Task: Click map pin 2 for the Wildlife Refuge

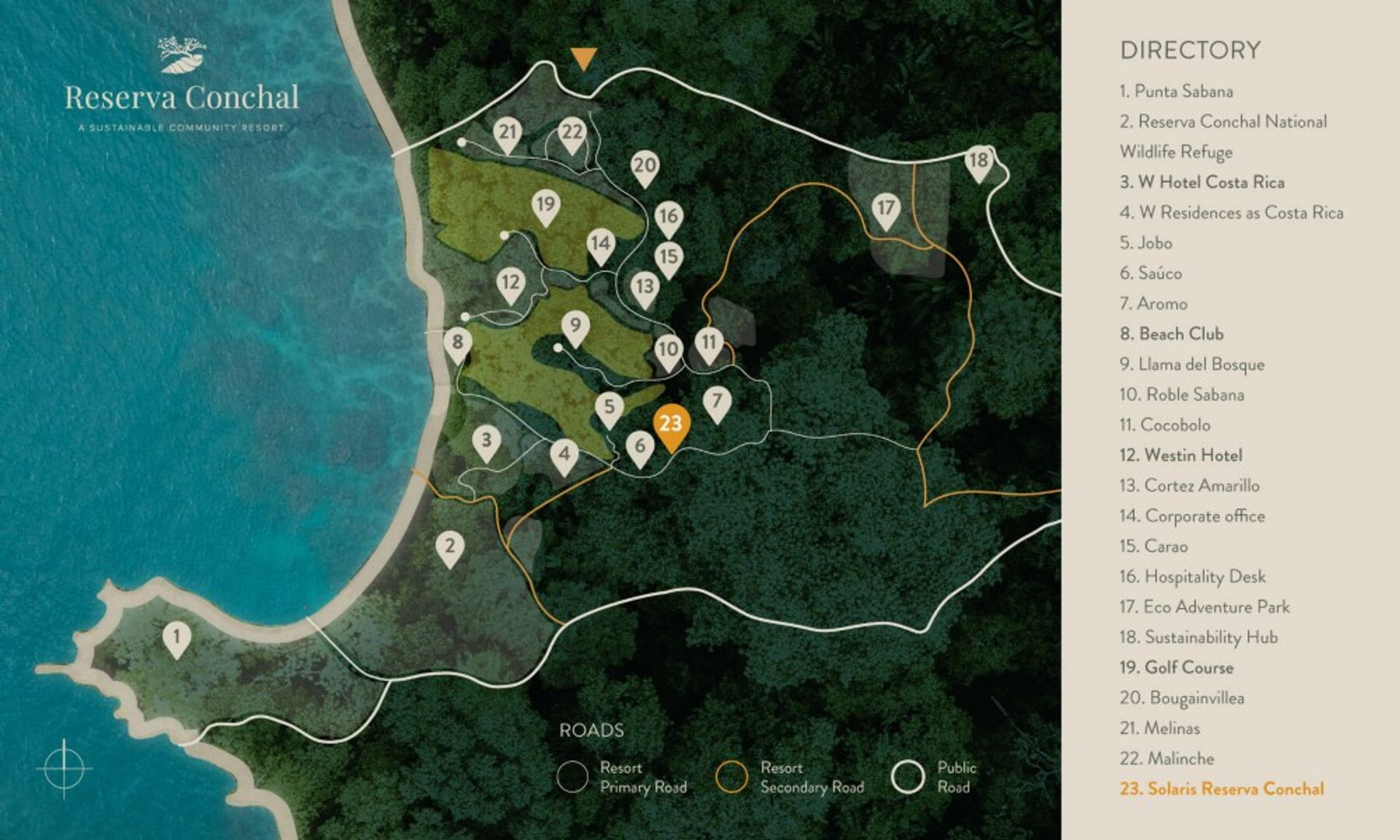Action: (x=450, y=548)
